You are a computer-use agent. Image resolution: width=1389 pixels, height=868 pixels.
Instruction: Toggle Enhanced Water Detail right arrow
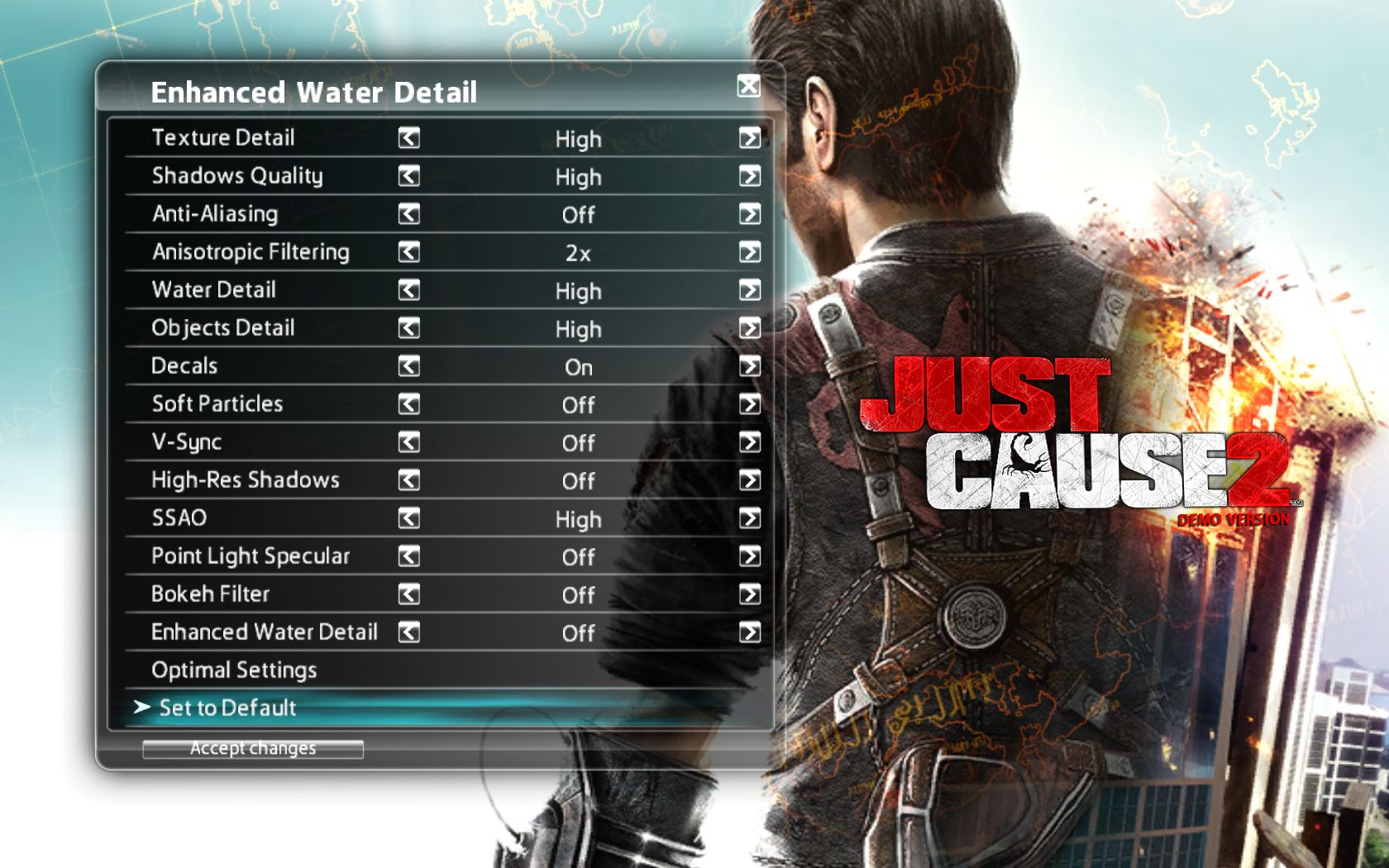point(749,632)
